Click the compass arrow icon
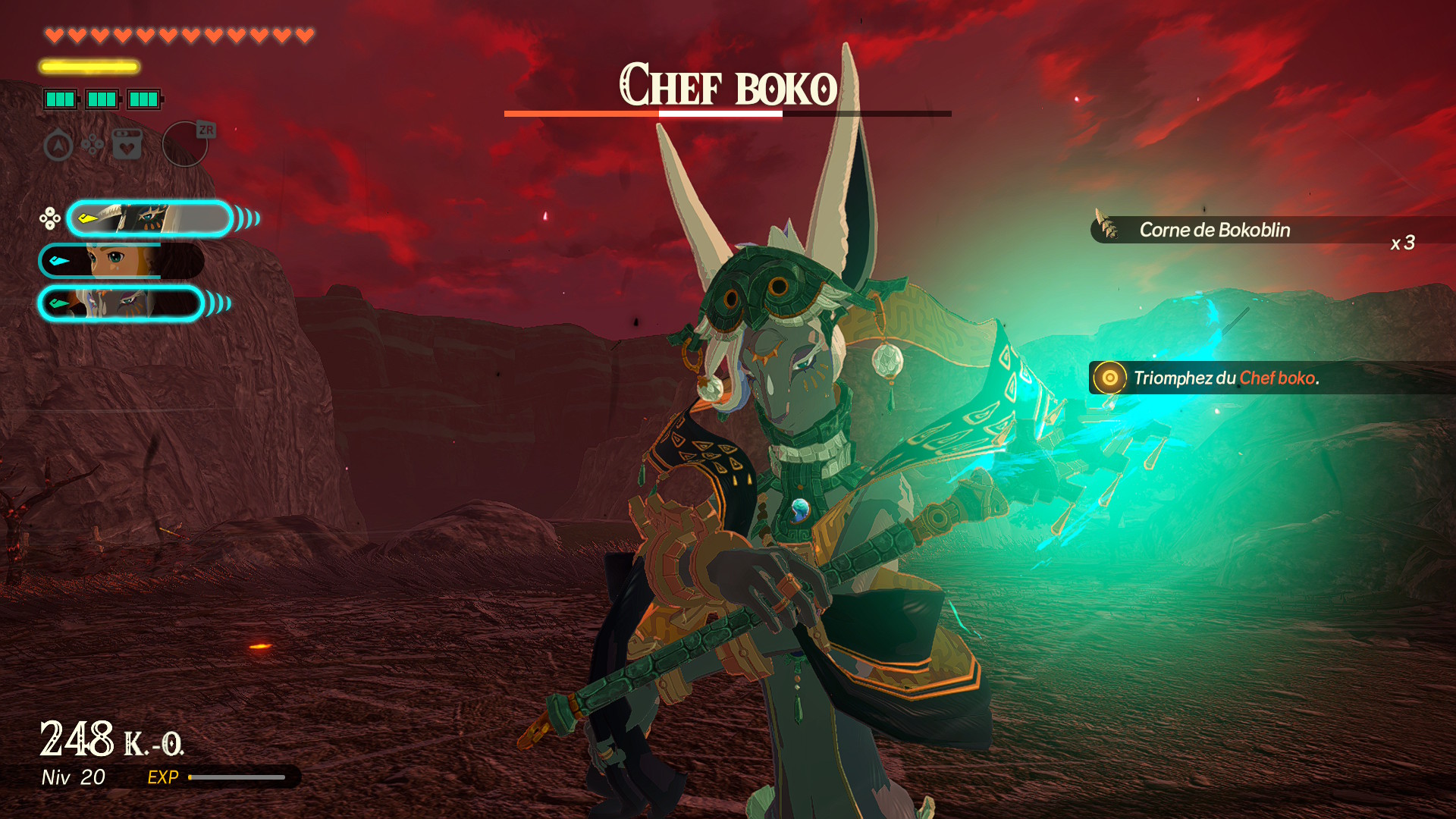The width and height of the screenshot is (1456, 819). click(x=58, y=145)
